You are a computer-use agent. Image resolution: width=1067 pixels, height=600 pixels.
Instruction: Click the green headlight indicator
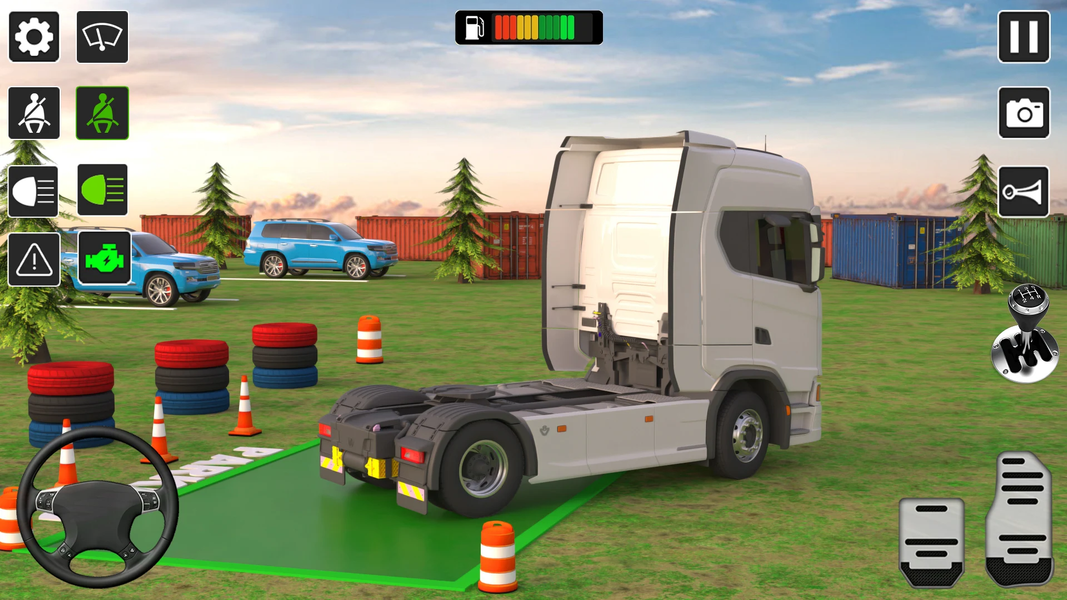tap(102, 190)
